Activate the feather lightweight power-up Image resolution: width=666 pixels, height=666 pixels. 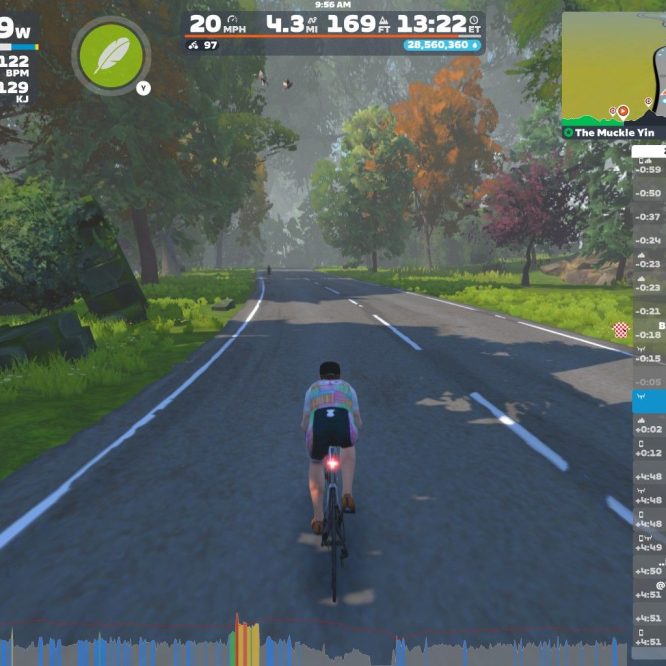click(111, 54)
